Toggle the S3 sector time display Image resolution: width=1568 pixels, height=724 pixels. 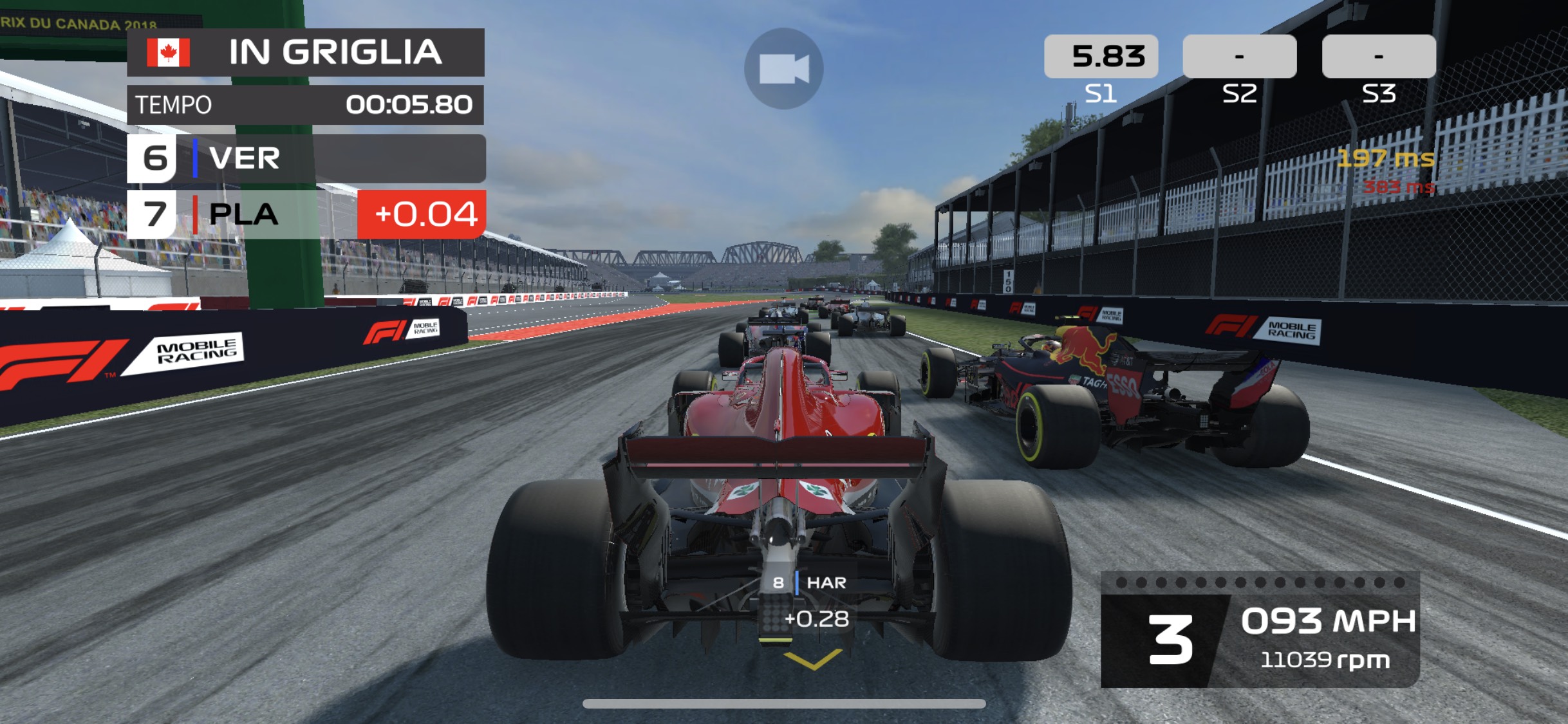pyautogui.click(x=1379, y=57)
